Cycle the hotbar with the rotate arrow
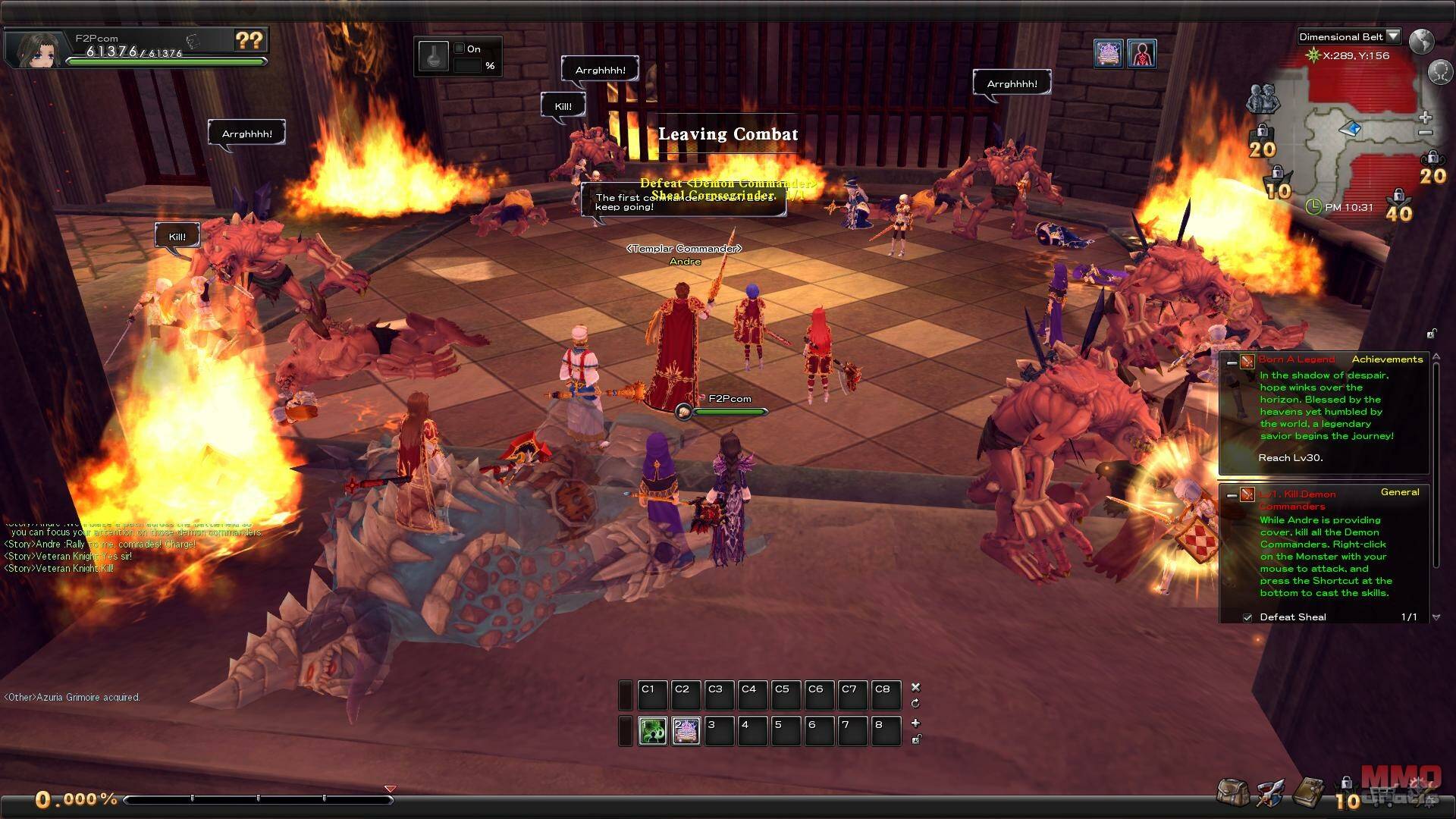1456x819 pixels. click(x=915, y=704)
